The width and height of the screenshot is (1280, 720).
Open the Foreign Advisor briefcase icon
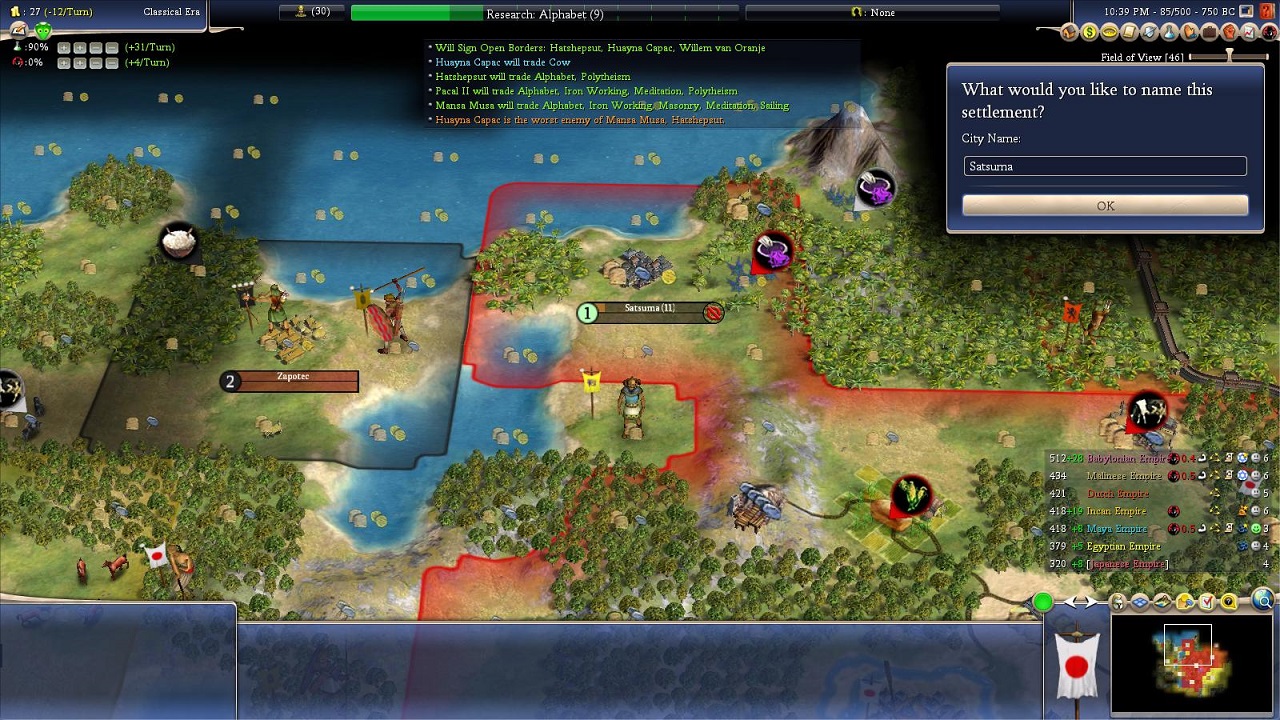point(1210,33)
